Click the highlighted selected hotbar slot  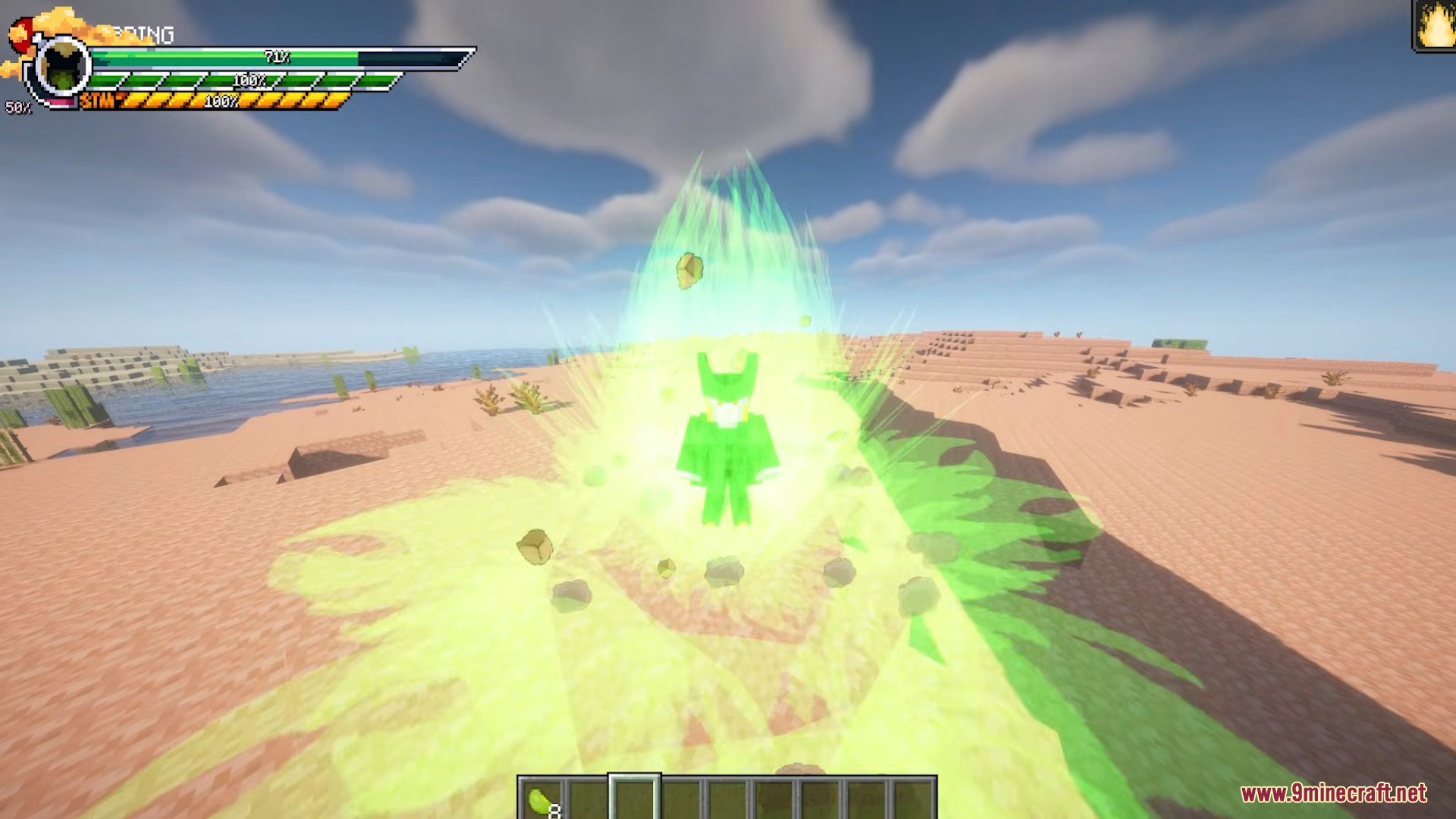point(634,799)
